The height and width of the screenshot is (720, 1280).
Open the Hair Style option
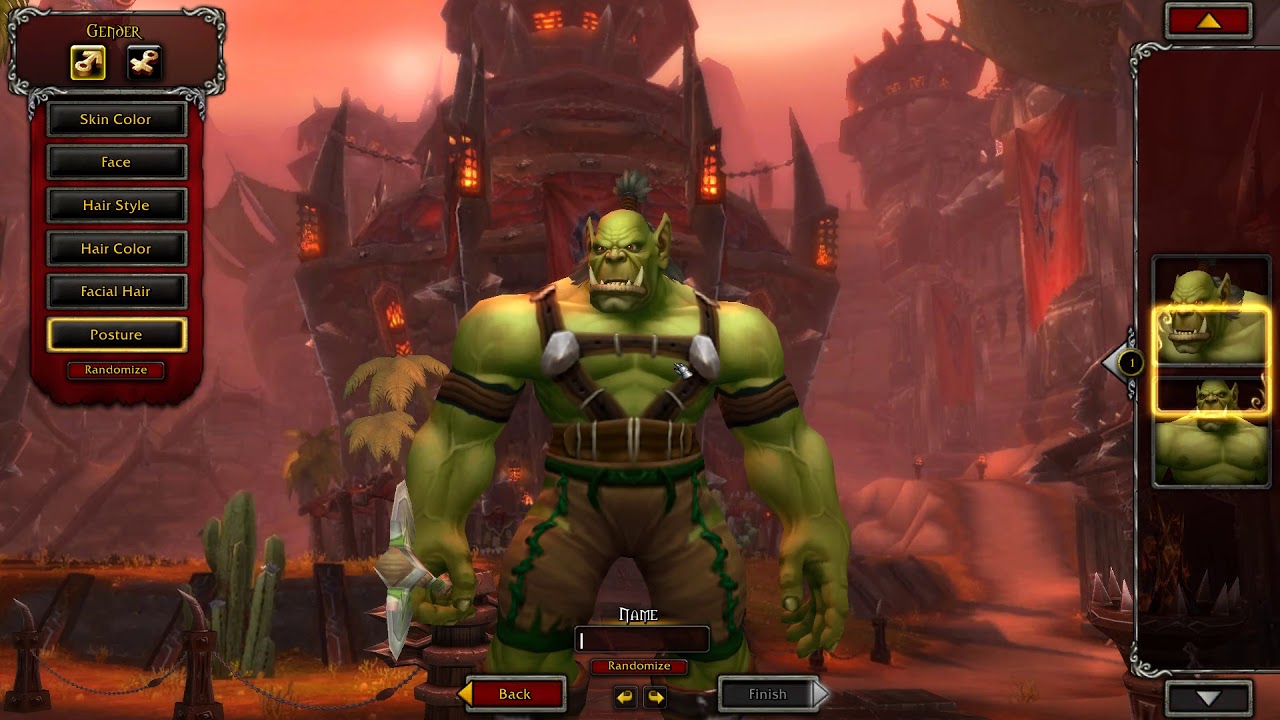coord(116,205)
